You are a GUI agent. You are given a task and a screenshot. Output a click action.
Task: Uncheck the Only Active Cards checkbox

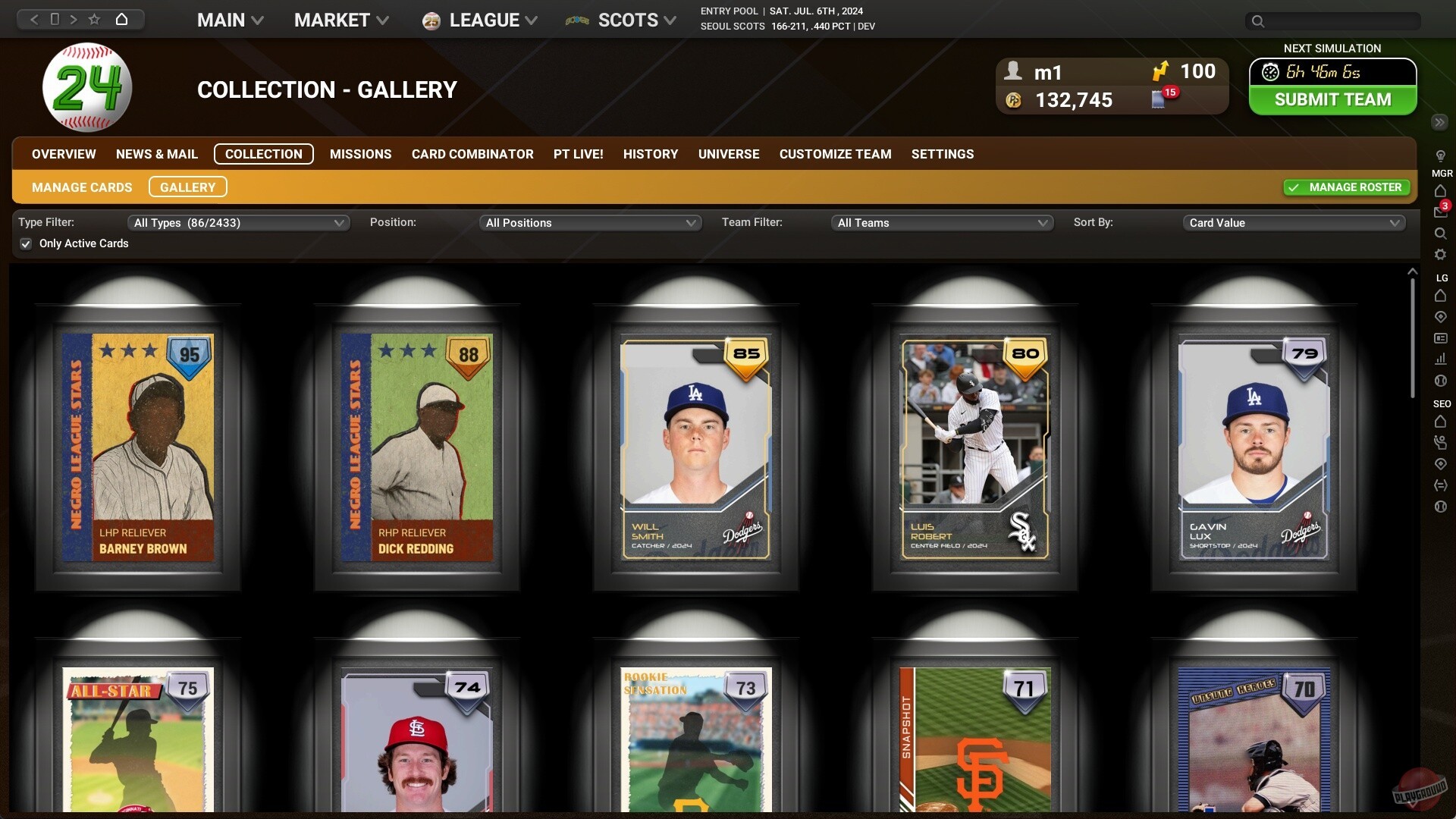click(x=25, y=243)
